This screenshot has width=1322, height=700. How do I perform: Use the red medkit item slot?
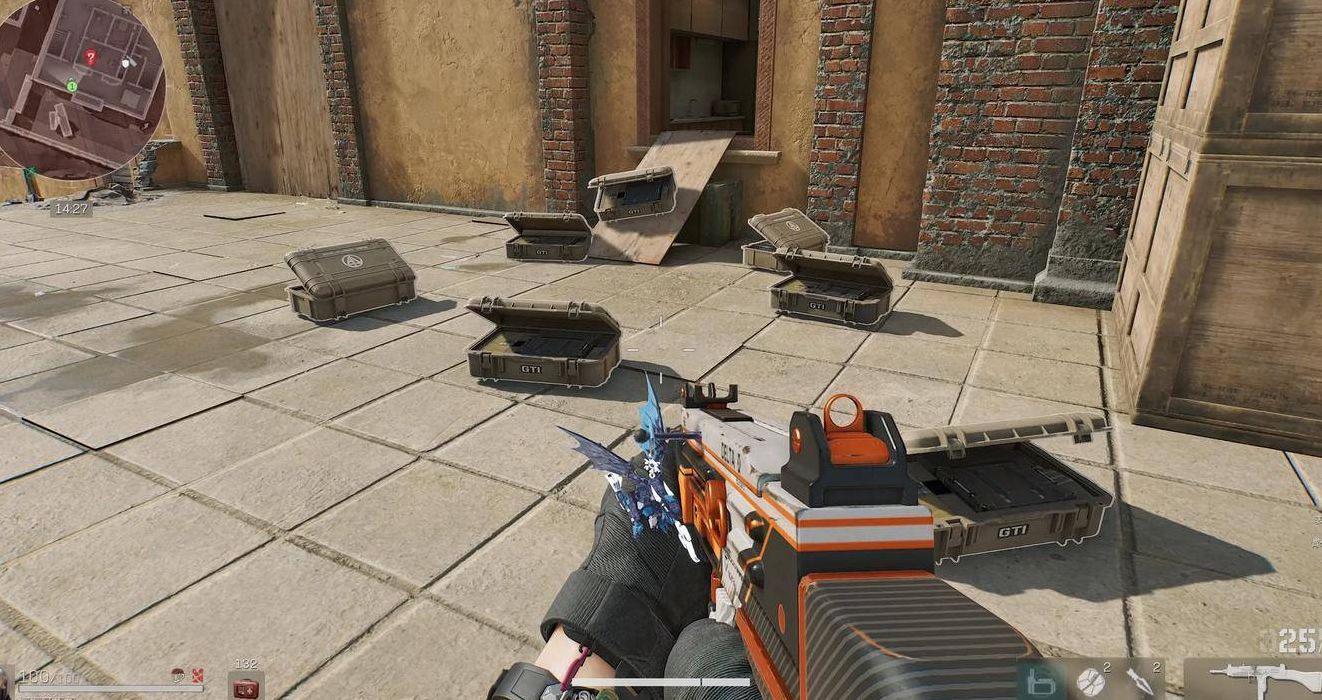coord(245,686)
